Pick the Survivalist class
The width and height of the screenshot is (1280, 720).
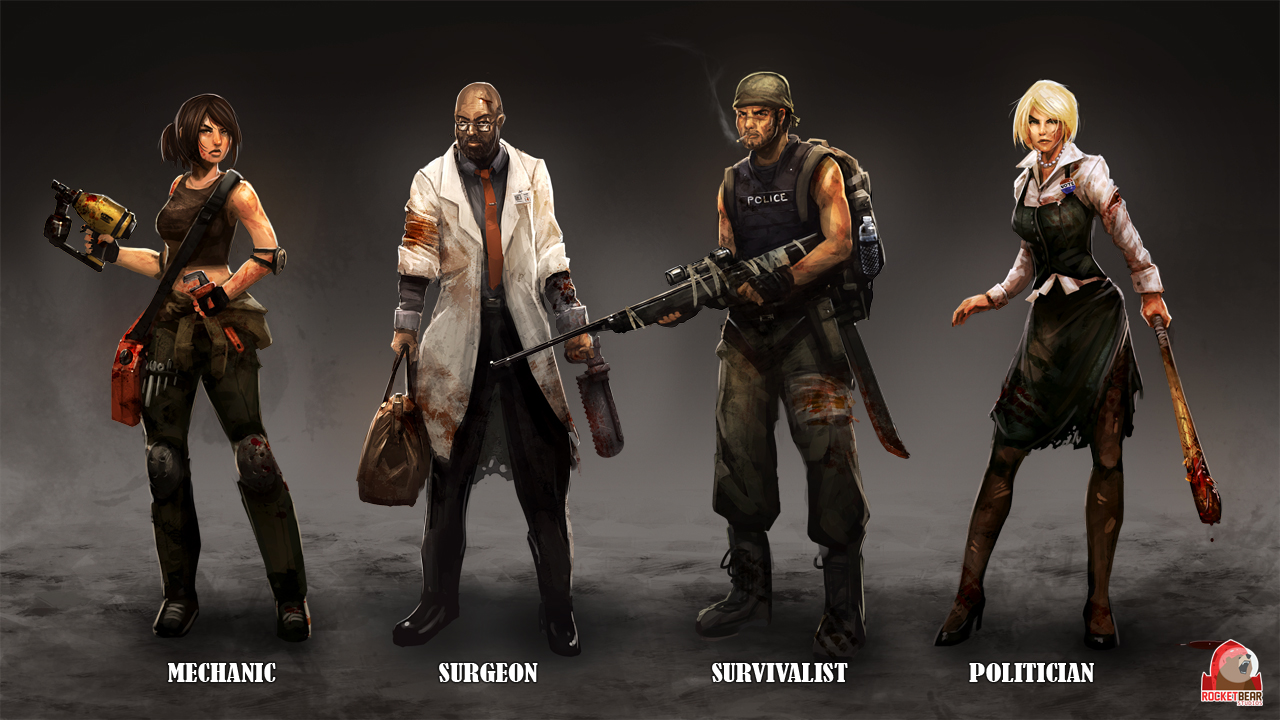[779, 672]
